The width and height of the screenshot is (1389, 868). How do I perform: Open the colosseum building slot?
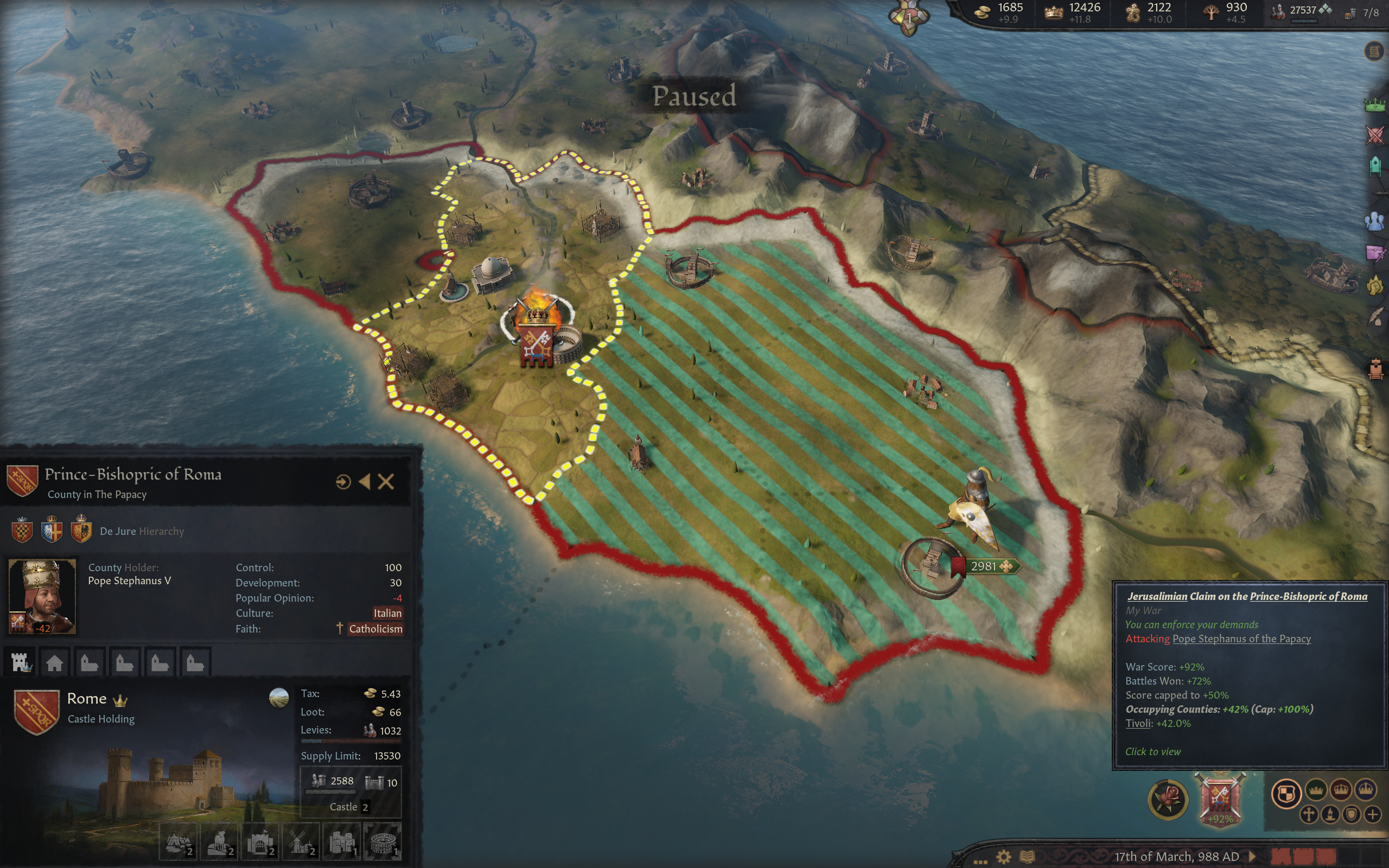pyautogui.click(x=383, y=842)
